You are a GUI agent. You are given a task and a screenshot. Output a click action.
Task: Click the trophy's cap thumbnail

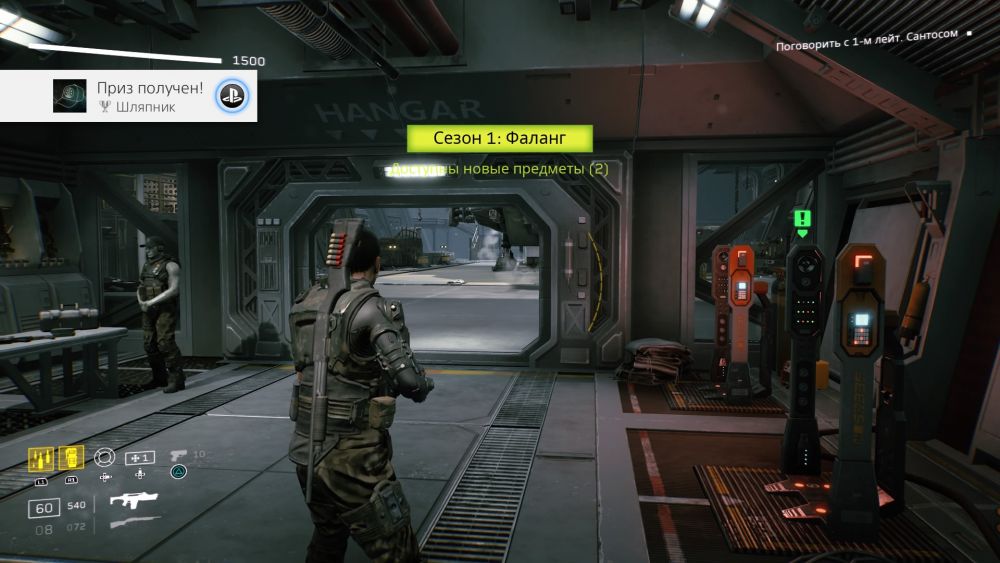pos(69,96)
